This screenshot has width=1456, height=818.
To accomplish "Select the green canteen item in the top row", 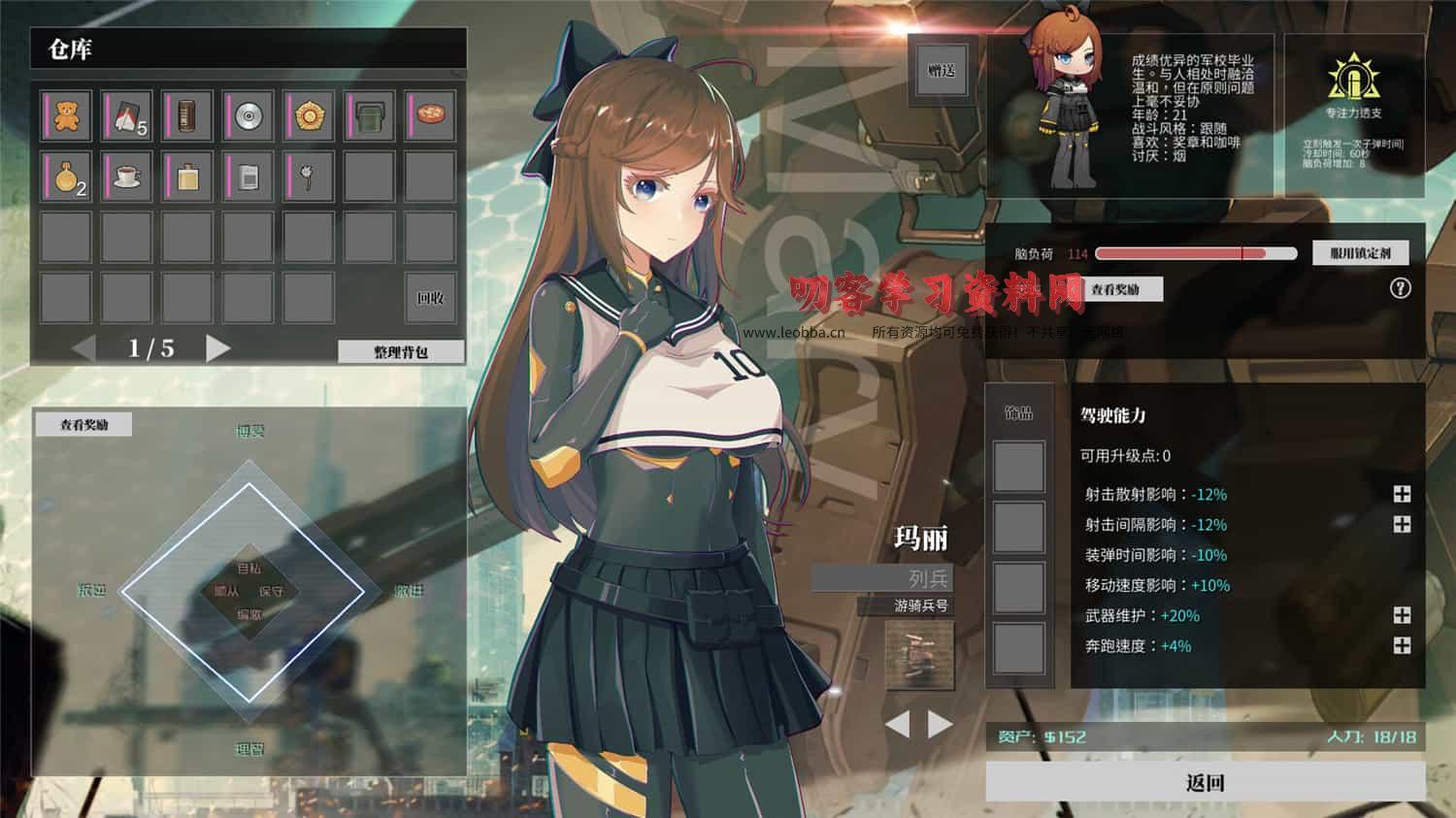I will click(369, 115).
